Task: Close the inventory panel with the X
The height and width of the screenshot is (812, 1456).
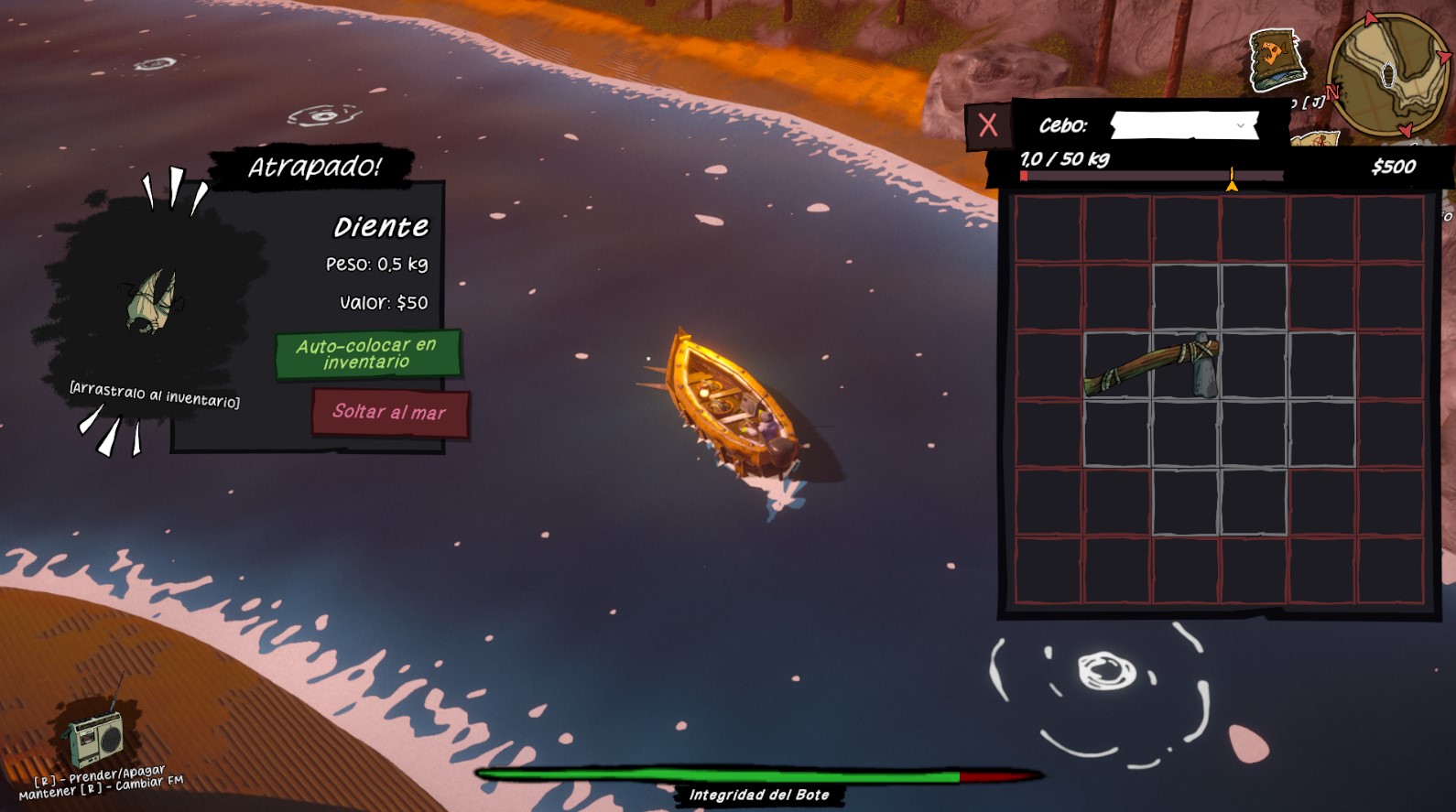Action: click(987, 125)
